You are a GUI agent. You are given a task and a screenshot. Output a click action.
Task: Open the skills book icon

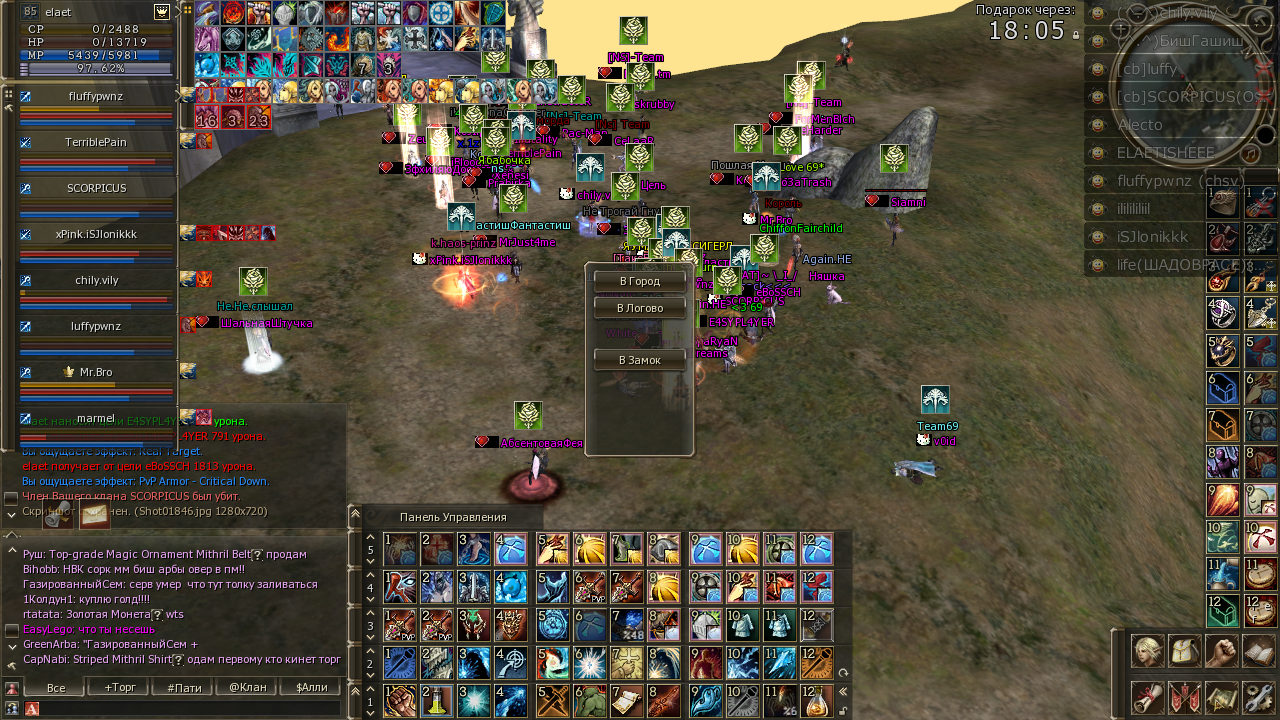tap(1257, 651)
